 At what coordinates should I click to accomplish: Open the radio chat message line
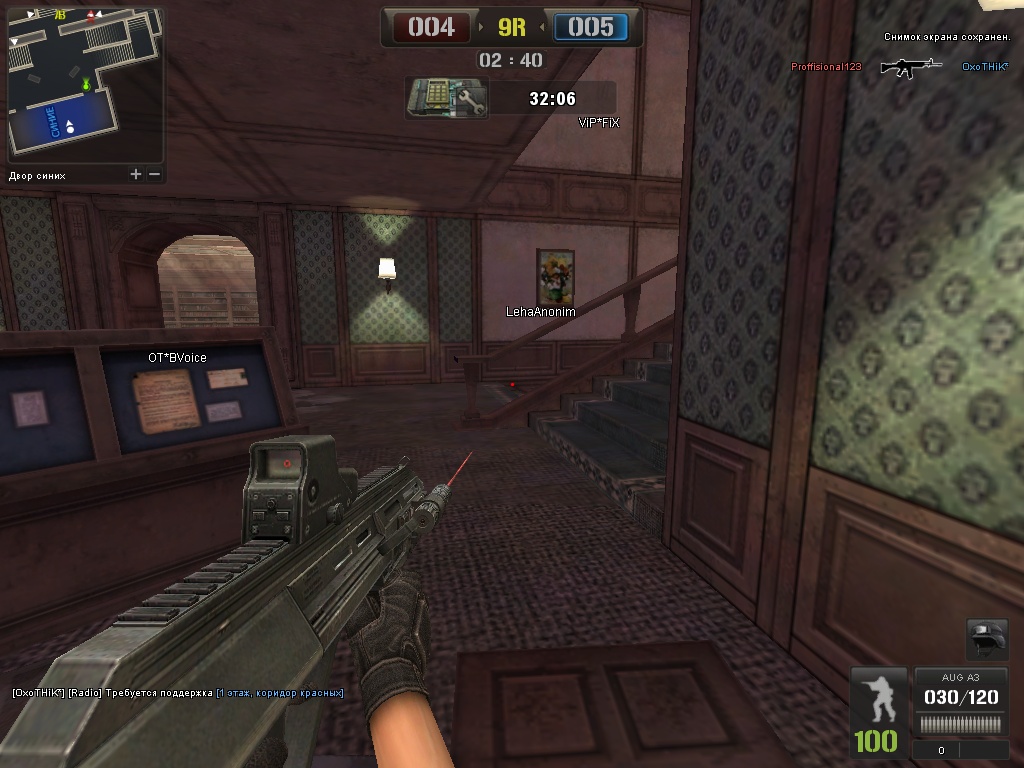(178, 693)
